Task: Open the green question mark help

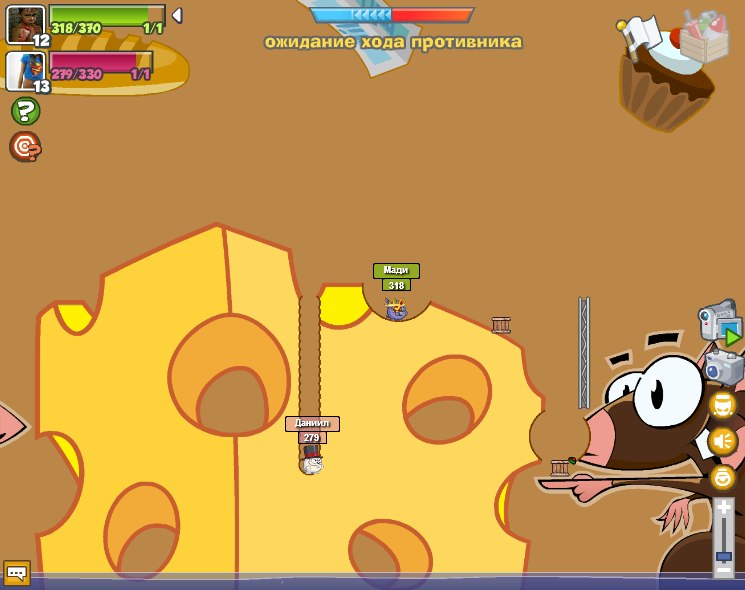Action: pyautogui.click(x=25, y=111)
